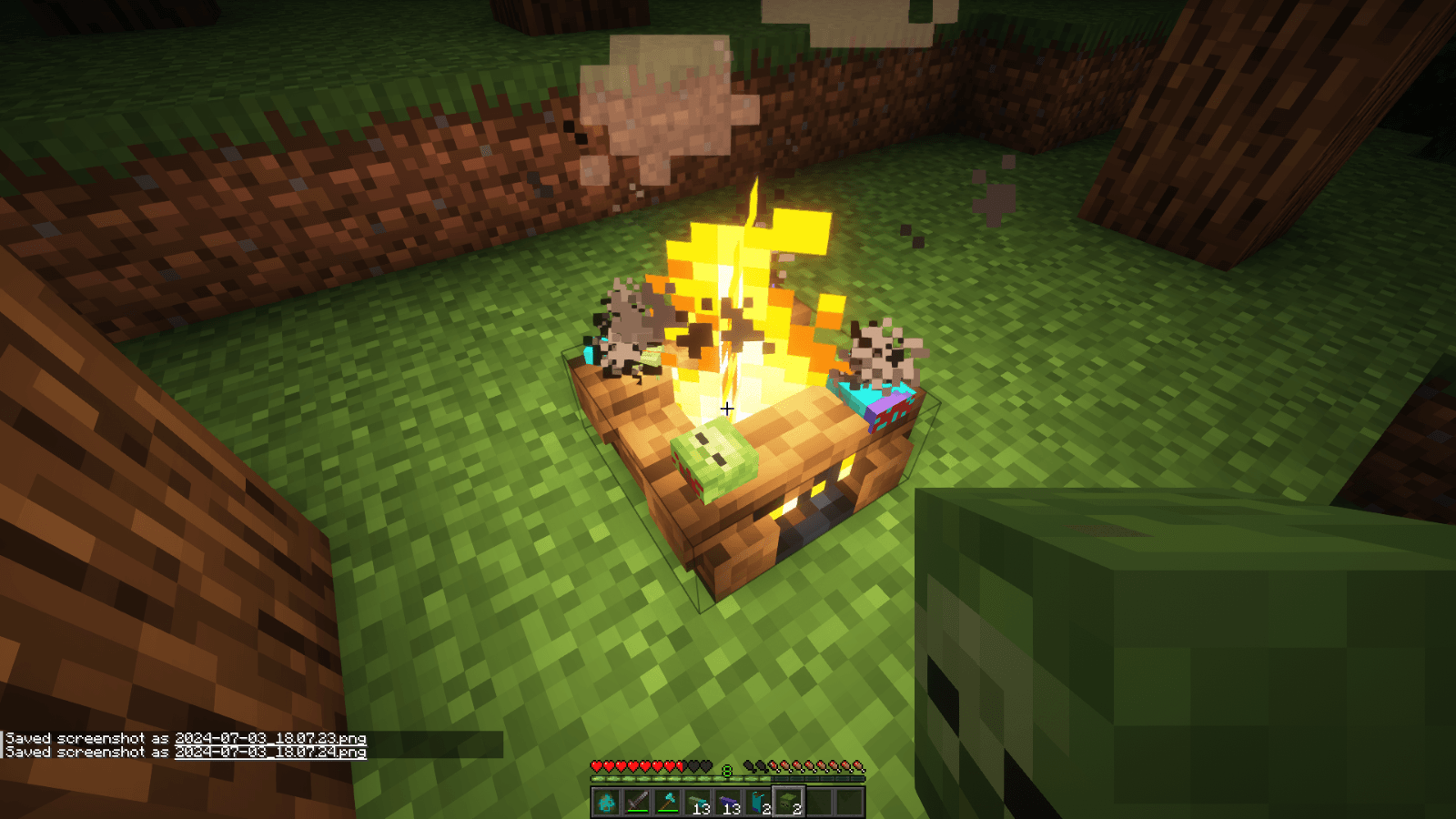Select the diamond sword in the hotbar

[637, 802]
